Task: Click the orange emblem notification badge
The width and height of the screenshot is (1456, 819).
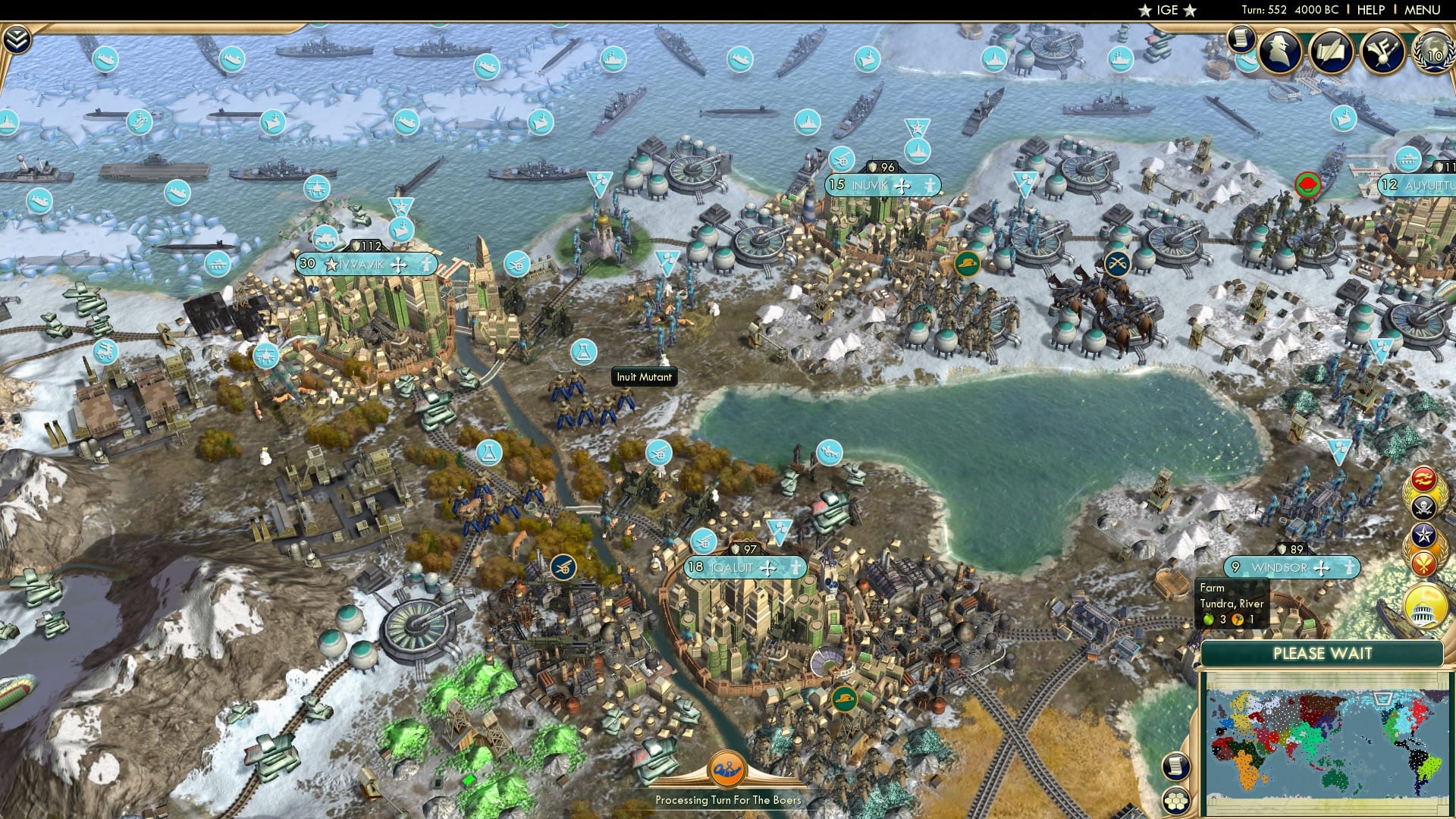Action: pos(1423,563)
